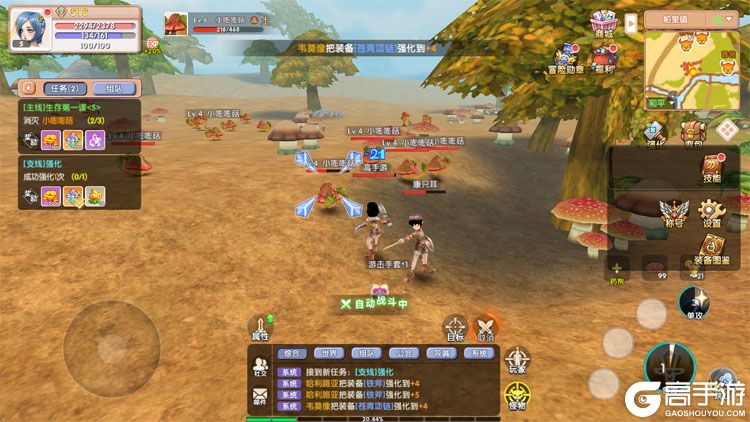Target monsters with the 怪物 button
This screenshot has height=422, width=750.
517,395
